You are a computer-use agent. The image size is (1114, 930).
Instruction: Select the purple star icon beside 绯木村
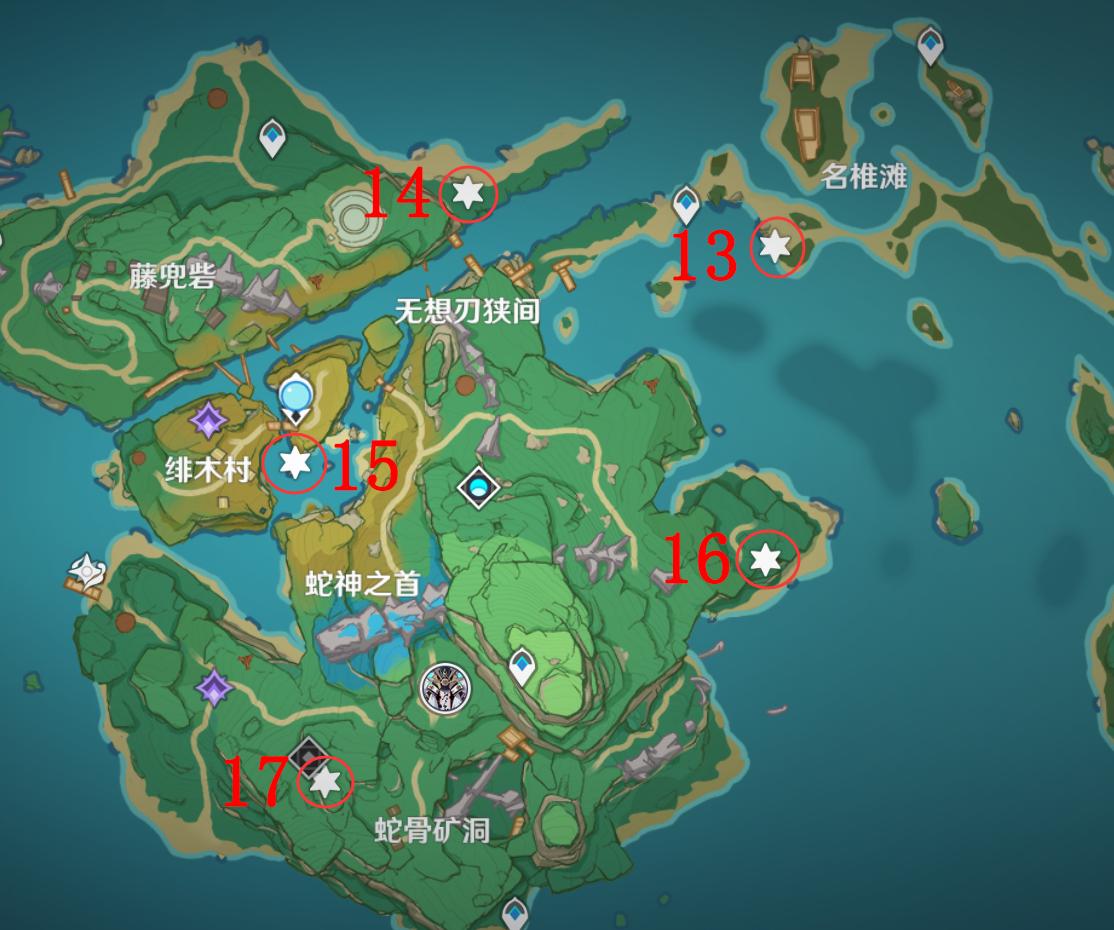click(x=207, y=421)
